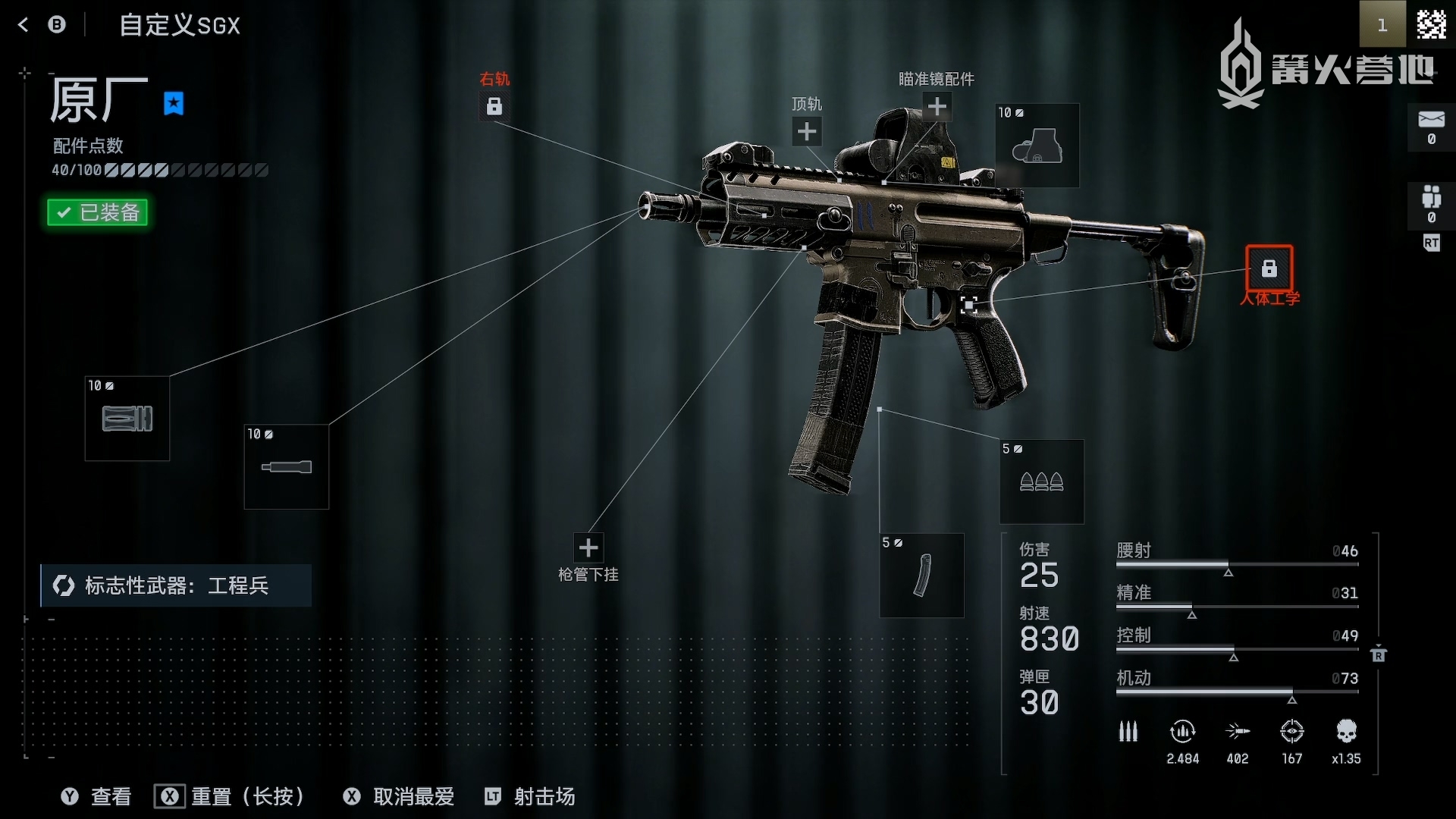Add a top rail (顶轨) attachment

[x=806, y=132]
